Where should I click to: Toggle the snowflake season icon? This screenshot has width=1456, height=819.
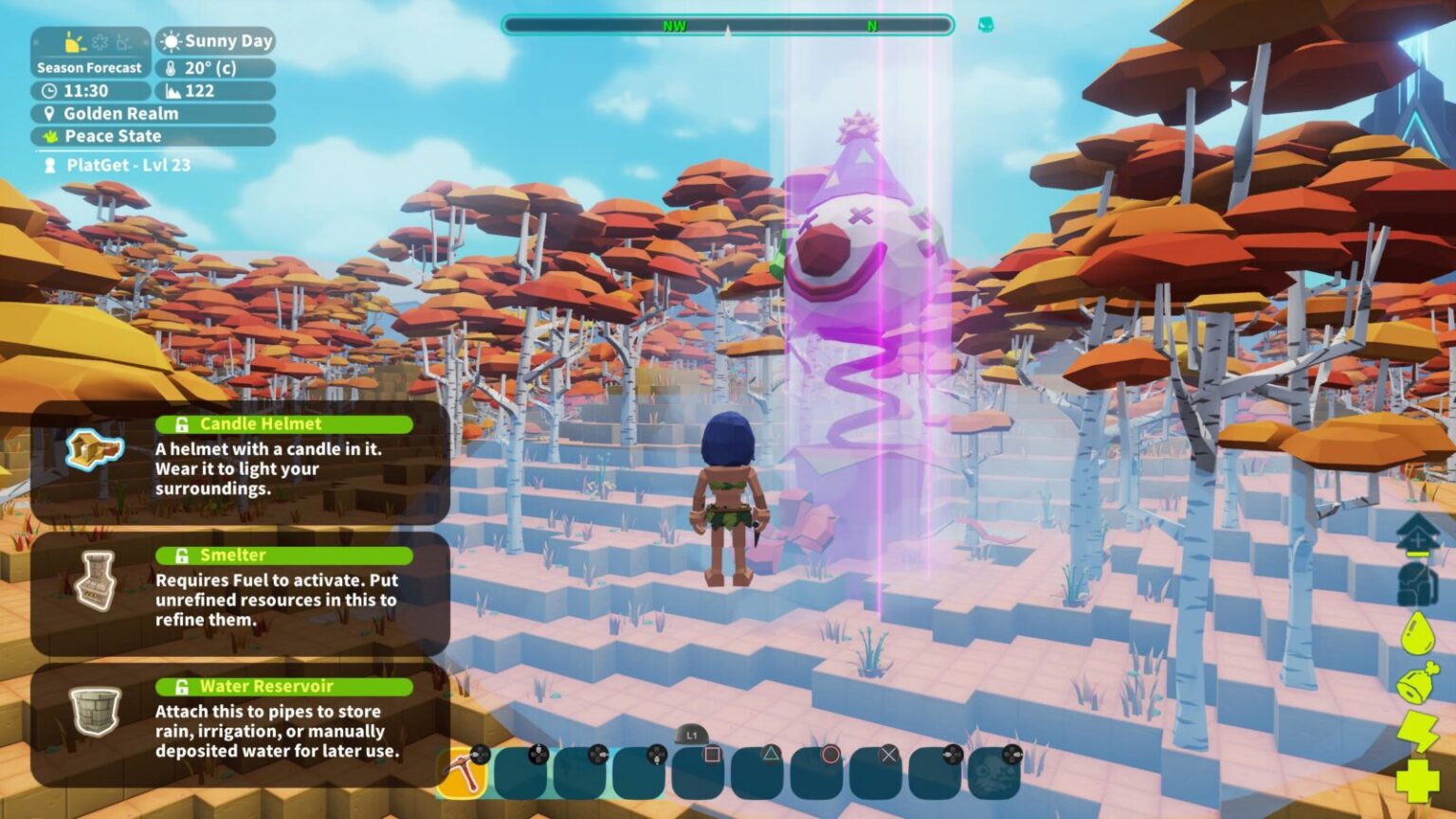(100, 43)
